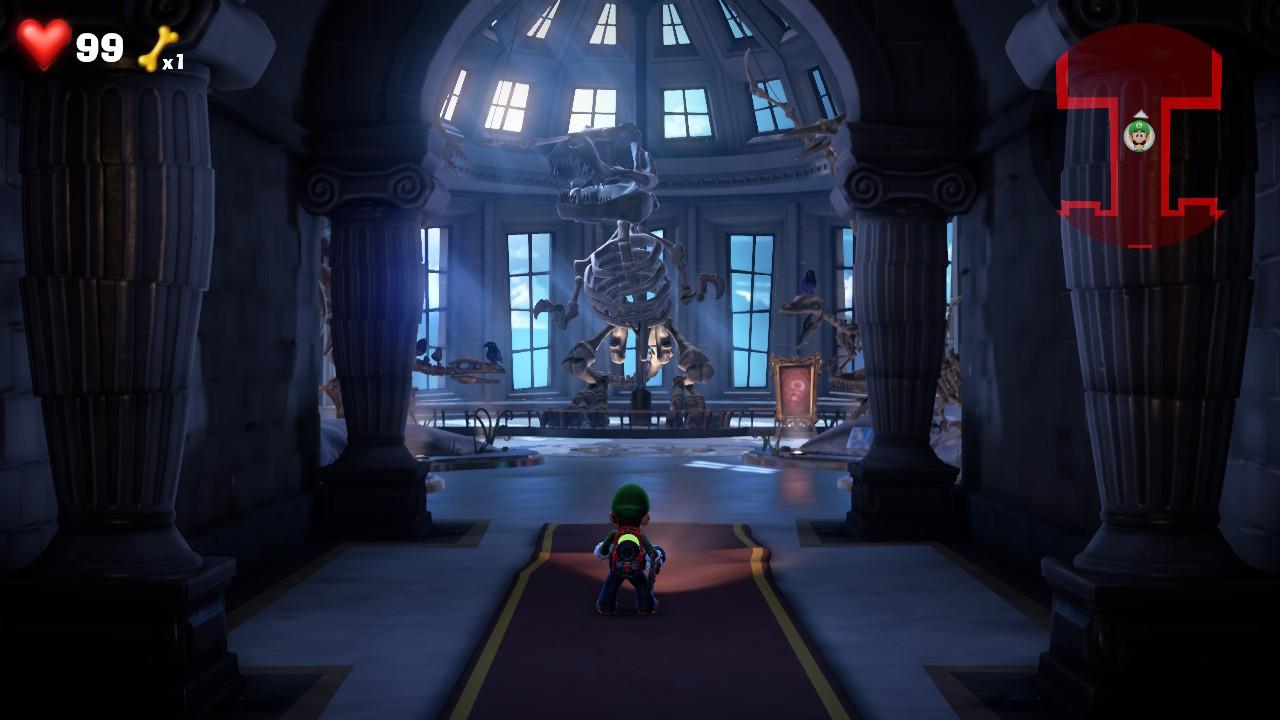The height and width of the screenshot is (720, 1280).
Task: Click the golden bone item icon
Action: pos(157,48)
